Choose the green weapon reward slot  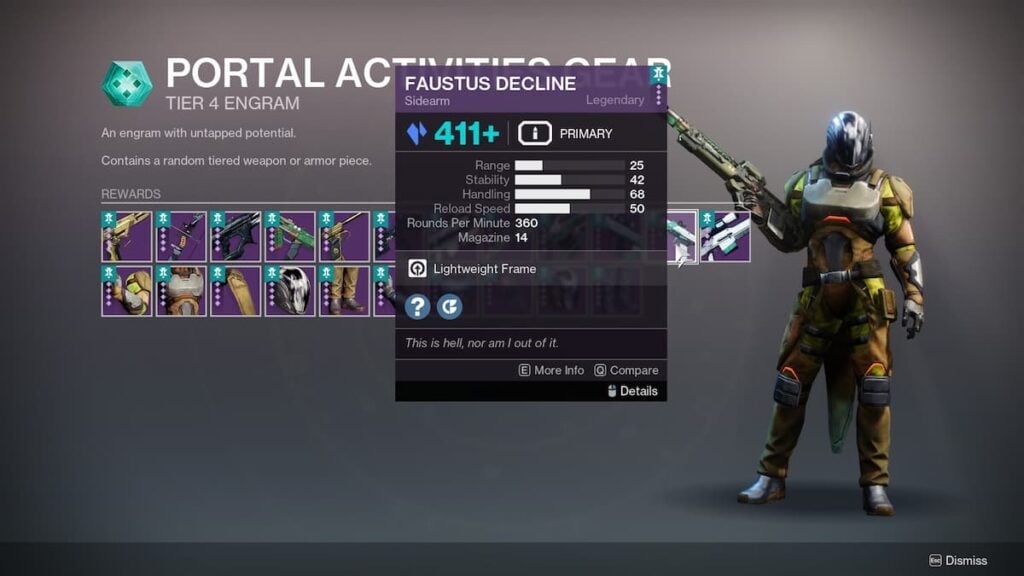point(290,237)
